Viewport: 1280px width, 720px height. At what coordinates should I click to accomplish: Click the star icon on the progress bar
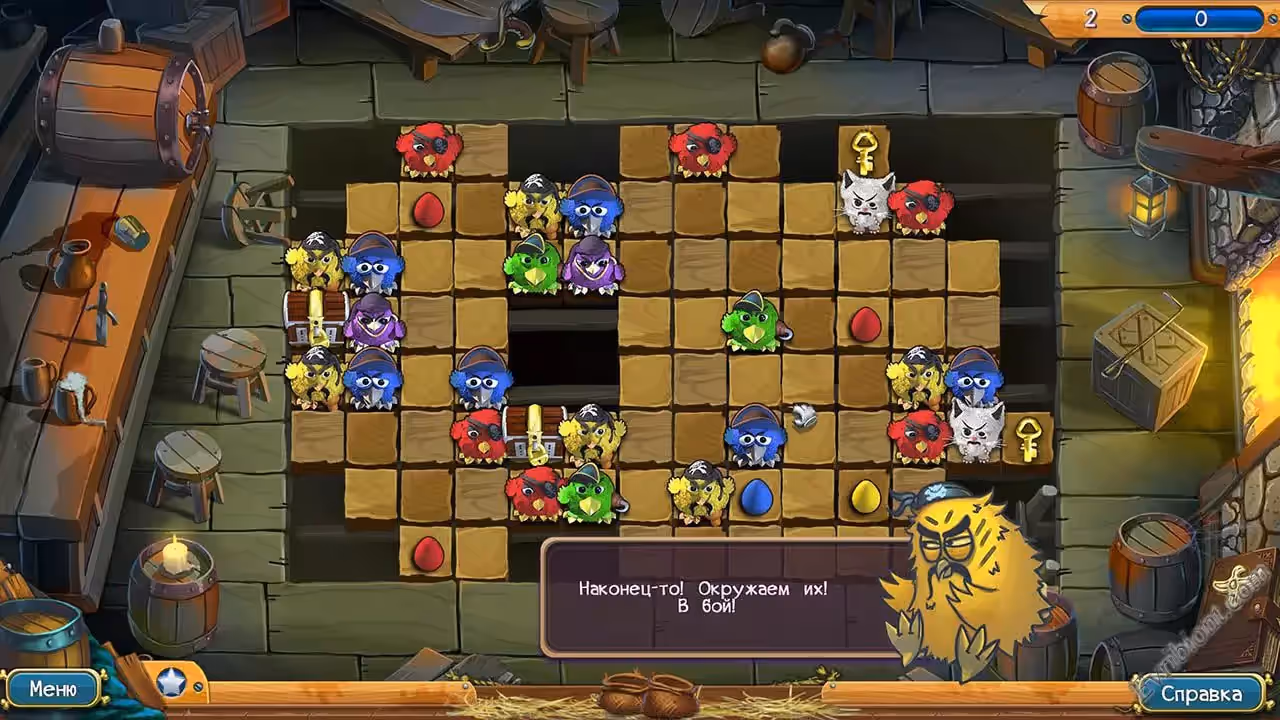tap(171, 683)
